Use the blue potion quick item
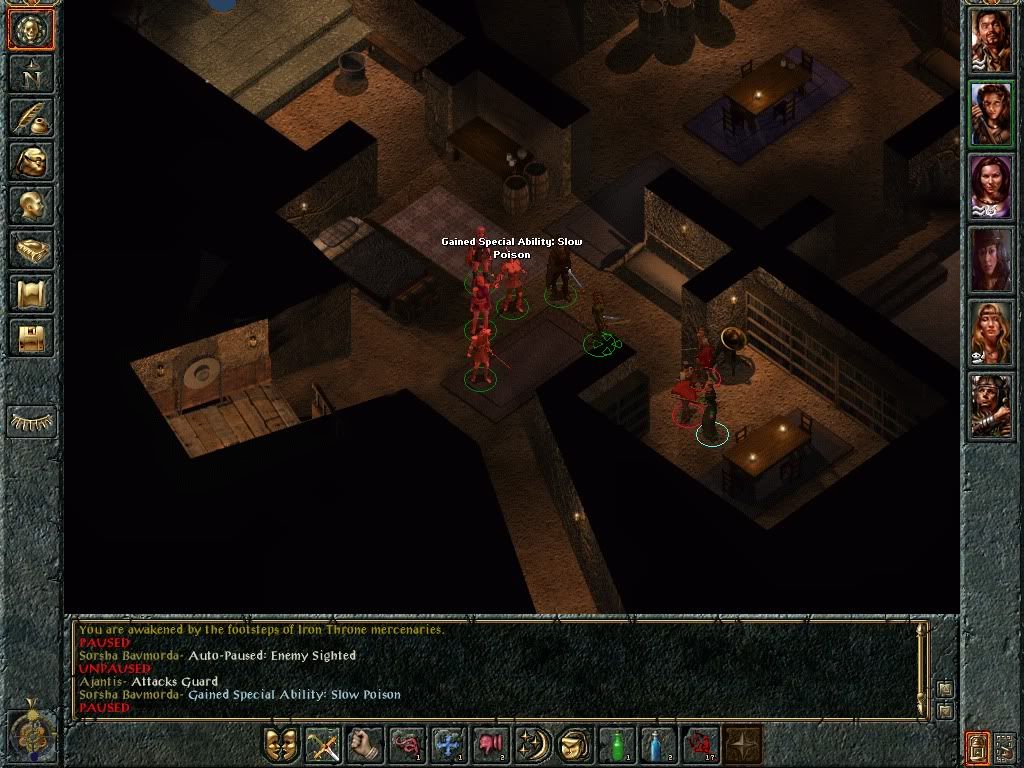Screen dimensions: 1024x768 click(x=657, y=745)
